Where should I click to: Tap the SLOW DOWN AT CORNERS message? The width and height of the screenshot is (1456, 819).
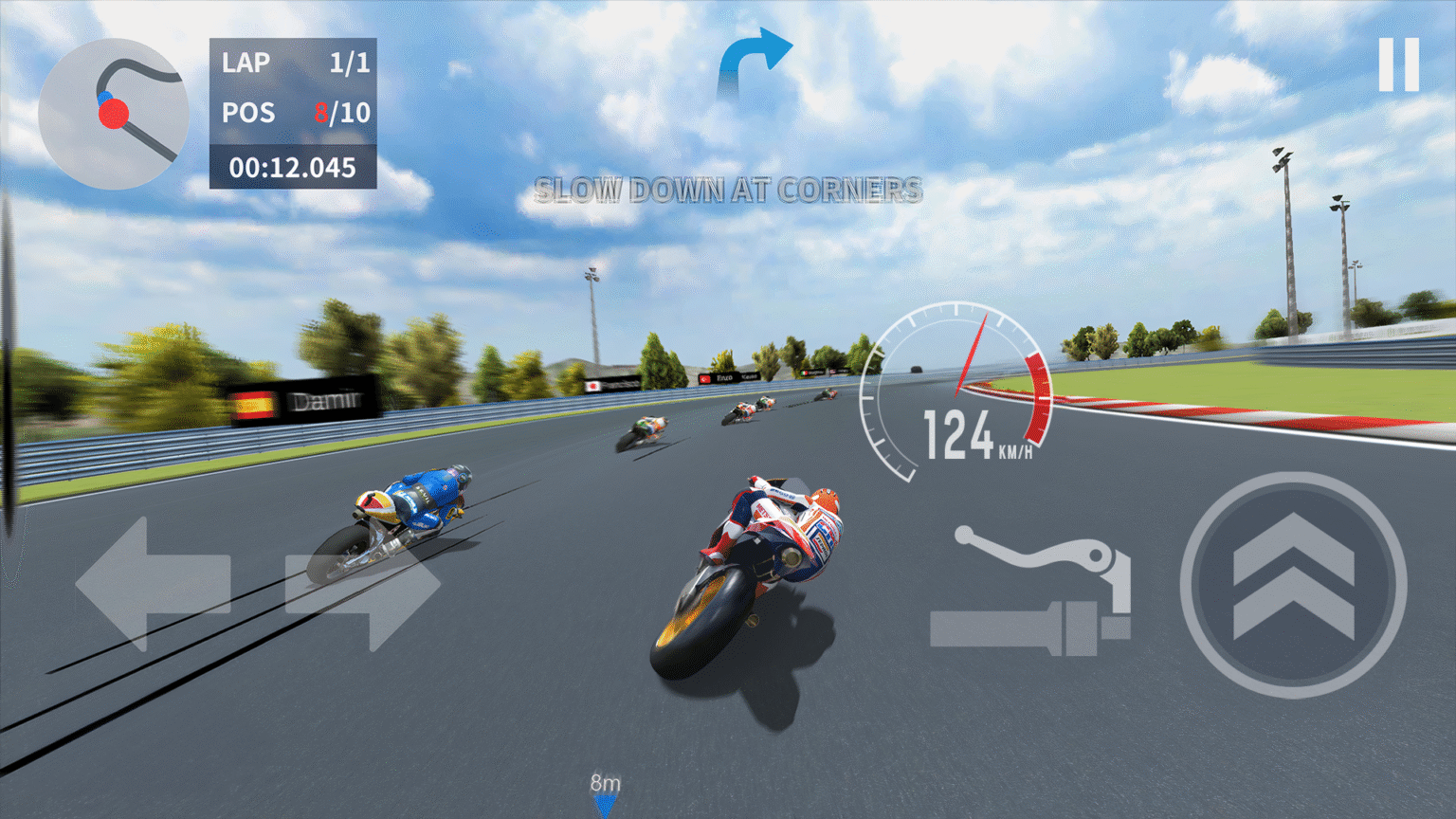pos(728,191)
